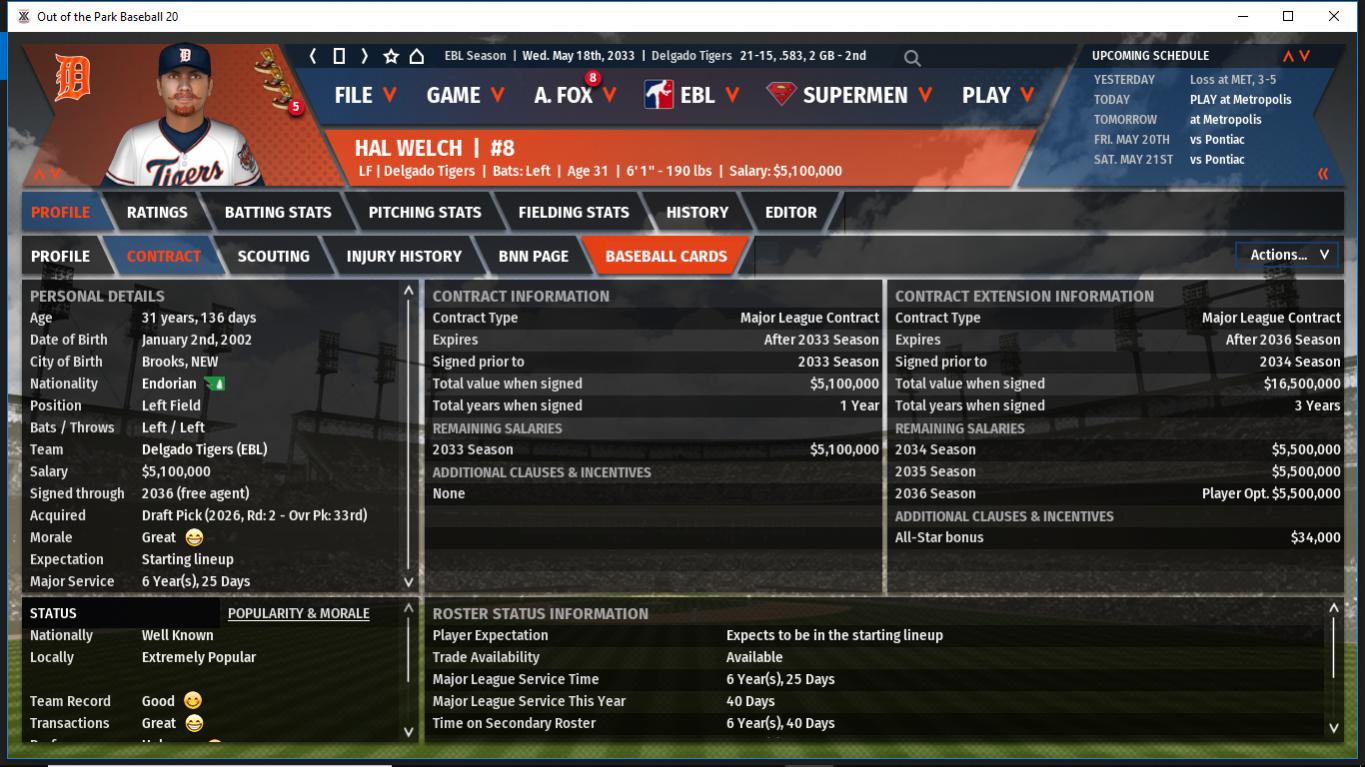
Task: Open the GAME dropdown menu
Action: [x=465, y=95]
